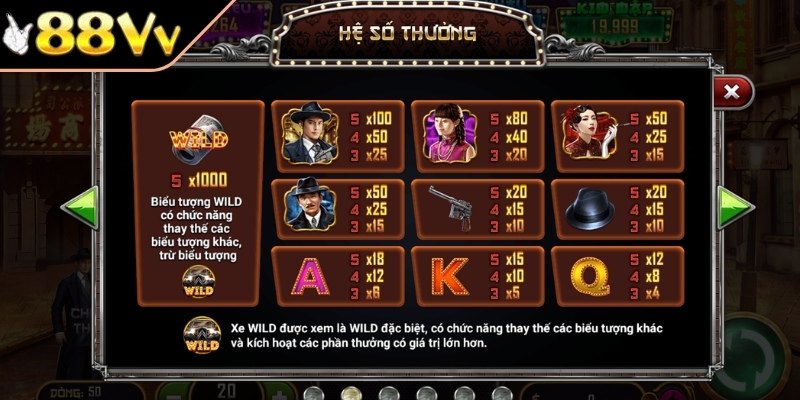Show the next paytable page
This screenshot has width=800, height=400.
(736, 206)
